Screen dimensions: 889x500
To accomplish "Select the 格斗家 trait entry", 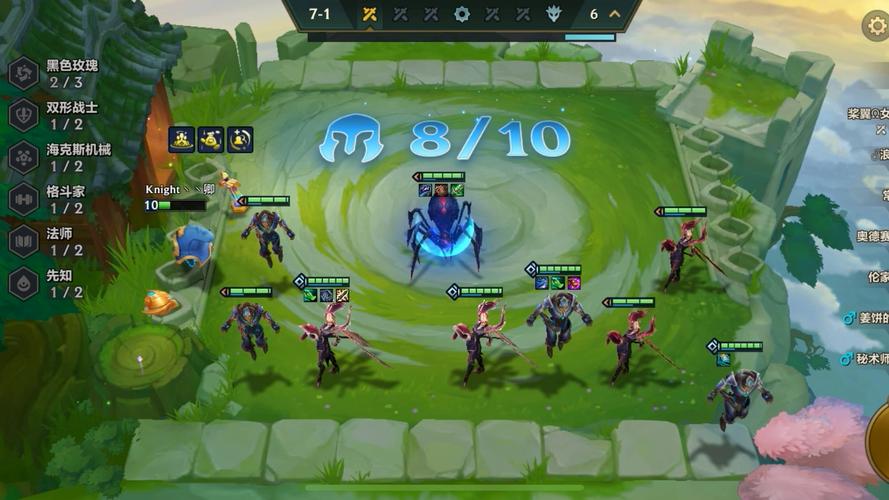I will pos(55,199).
